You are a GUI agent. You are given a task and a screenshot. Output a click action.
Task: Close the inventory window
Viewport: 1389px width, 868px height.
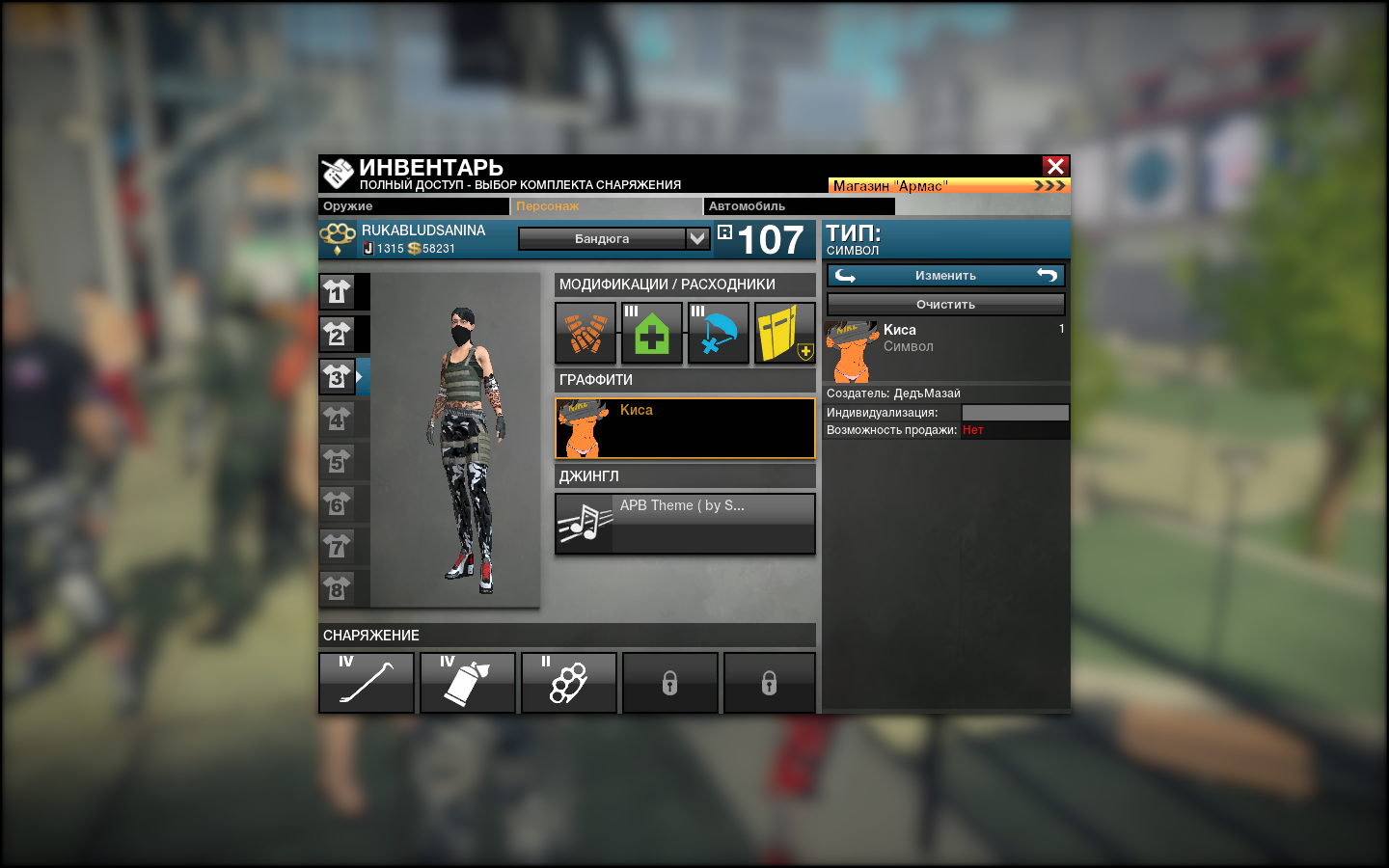click(x=1055, y=166)
